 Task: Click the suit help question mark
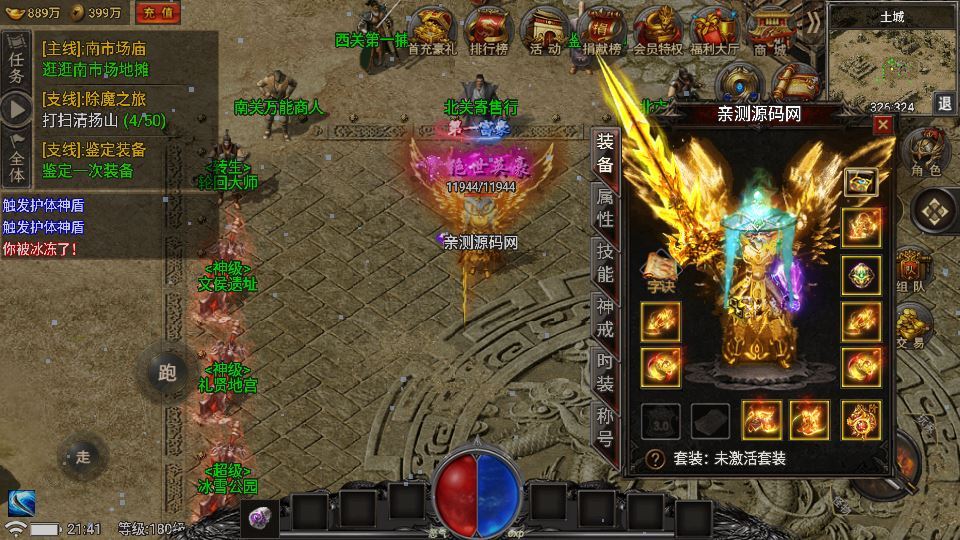coord(655,459)
